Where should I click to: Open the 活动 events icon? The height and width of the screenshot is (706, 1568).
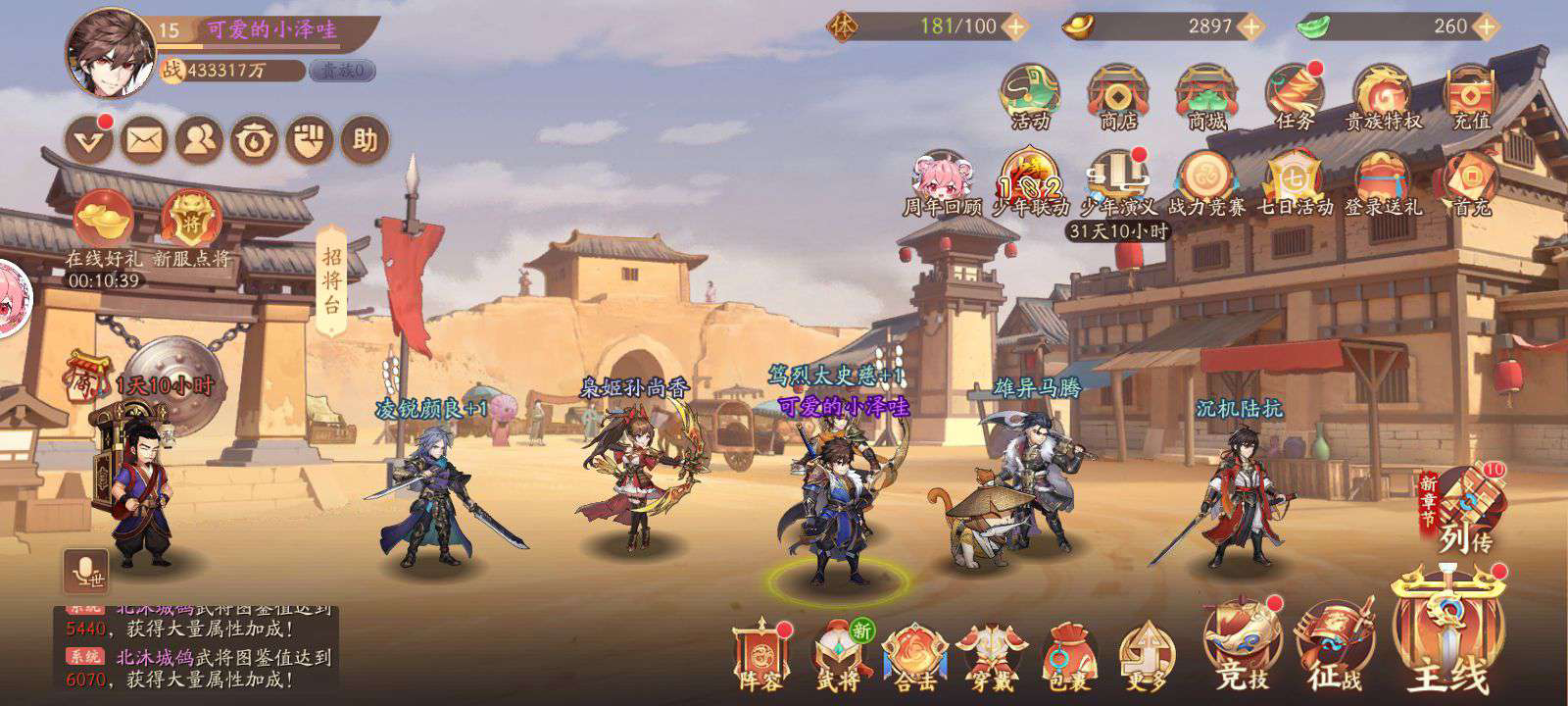coord(1029,97)
